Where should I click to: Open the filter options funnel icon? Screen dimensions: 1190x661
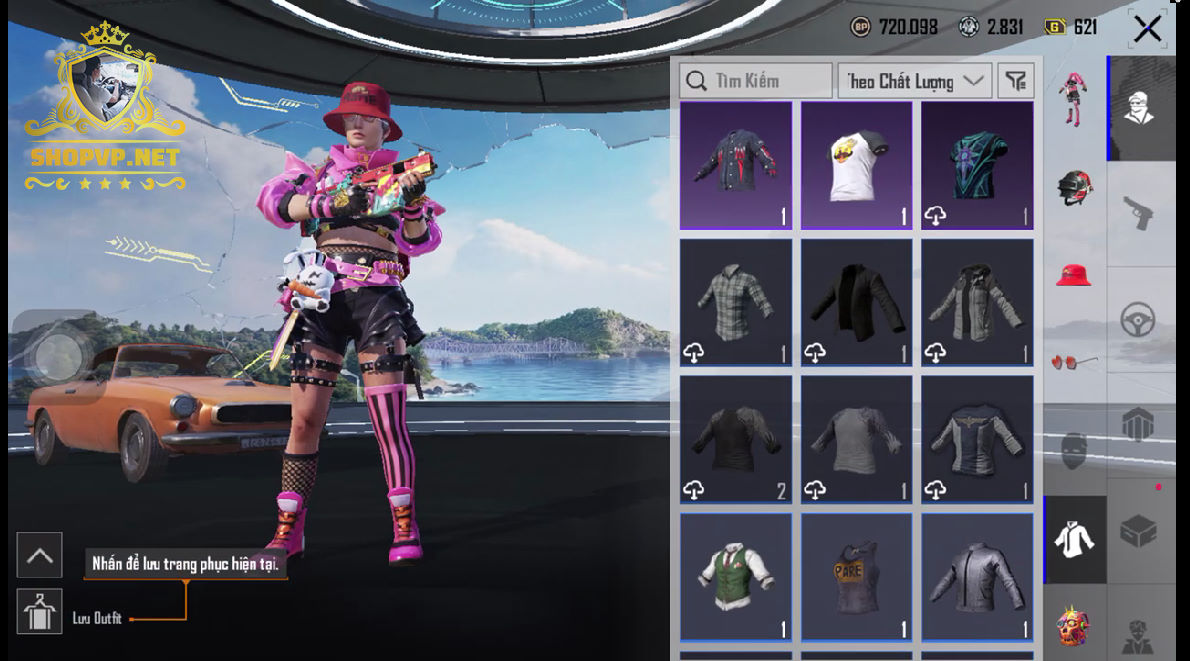pyautogui.click(x=1016, y=81)
